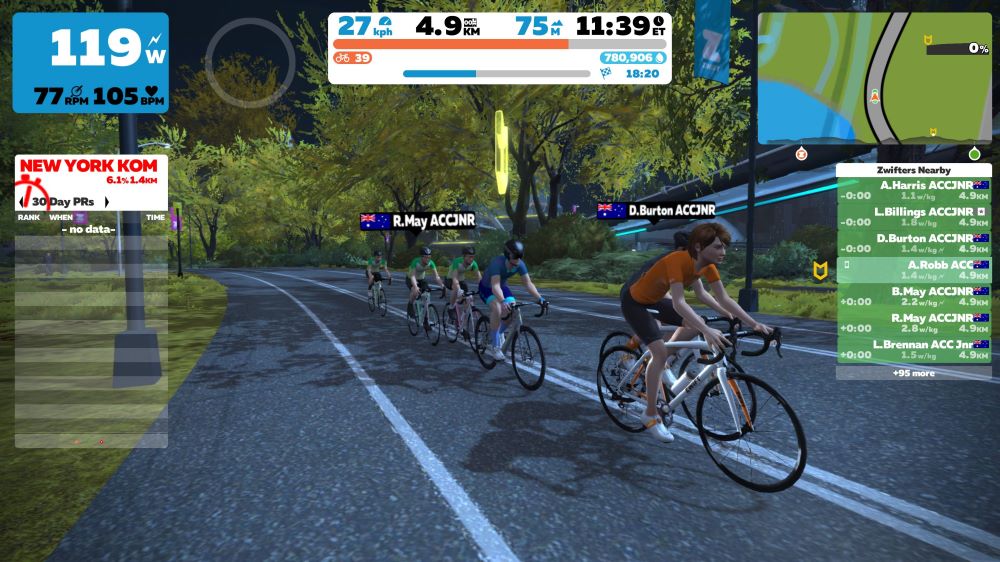Click the blue power watts panel
Screen dimensions: 1000x562
click(x=91, y=62)
